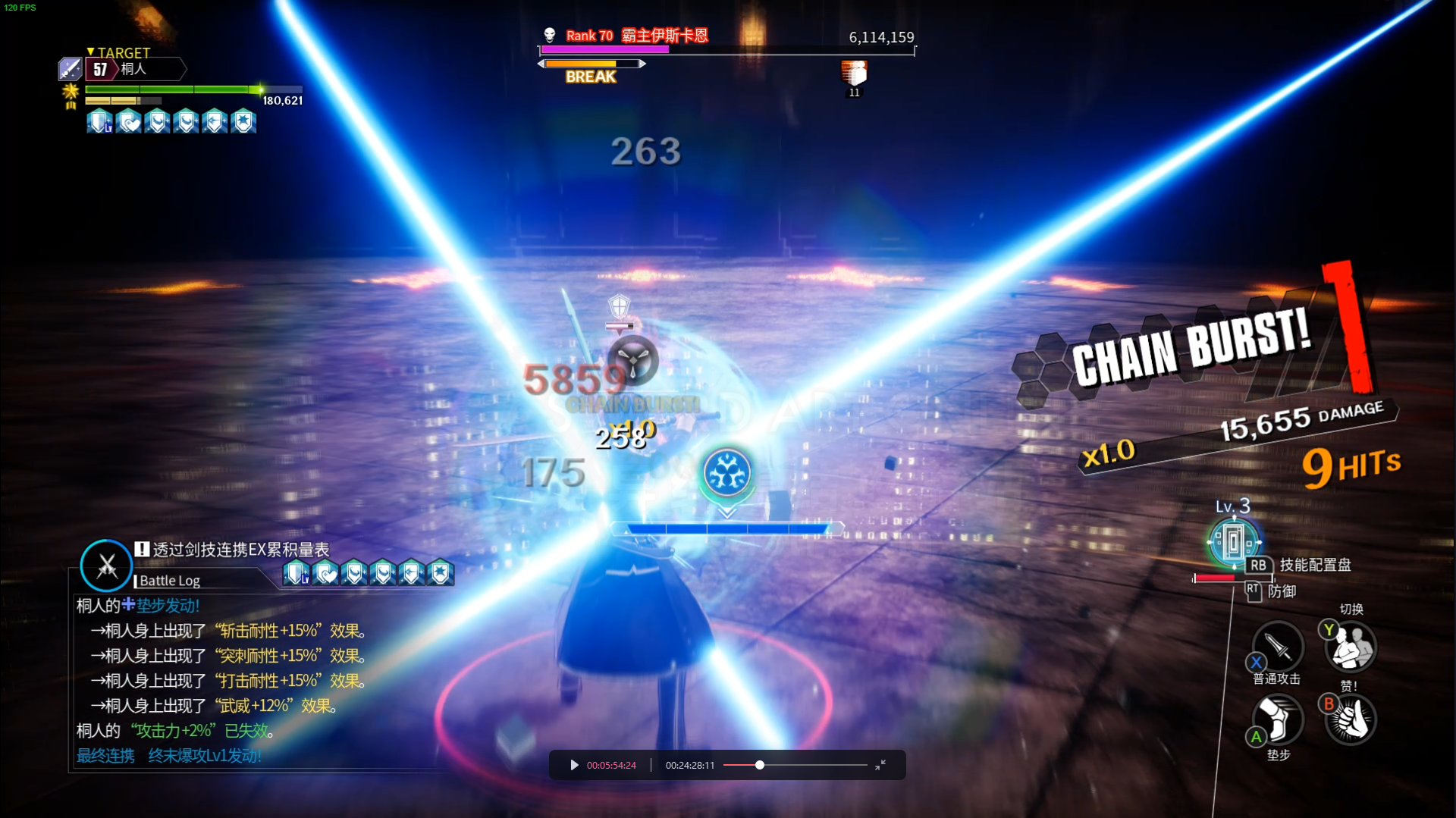
Task: Open the Battle Log header
Action: click(170, 581)
